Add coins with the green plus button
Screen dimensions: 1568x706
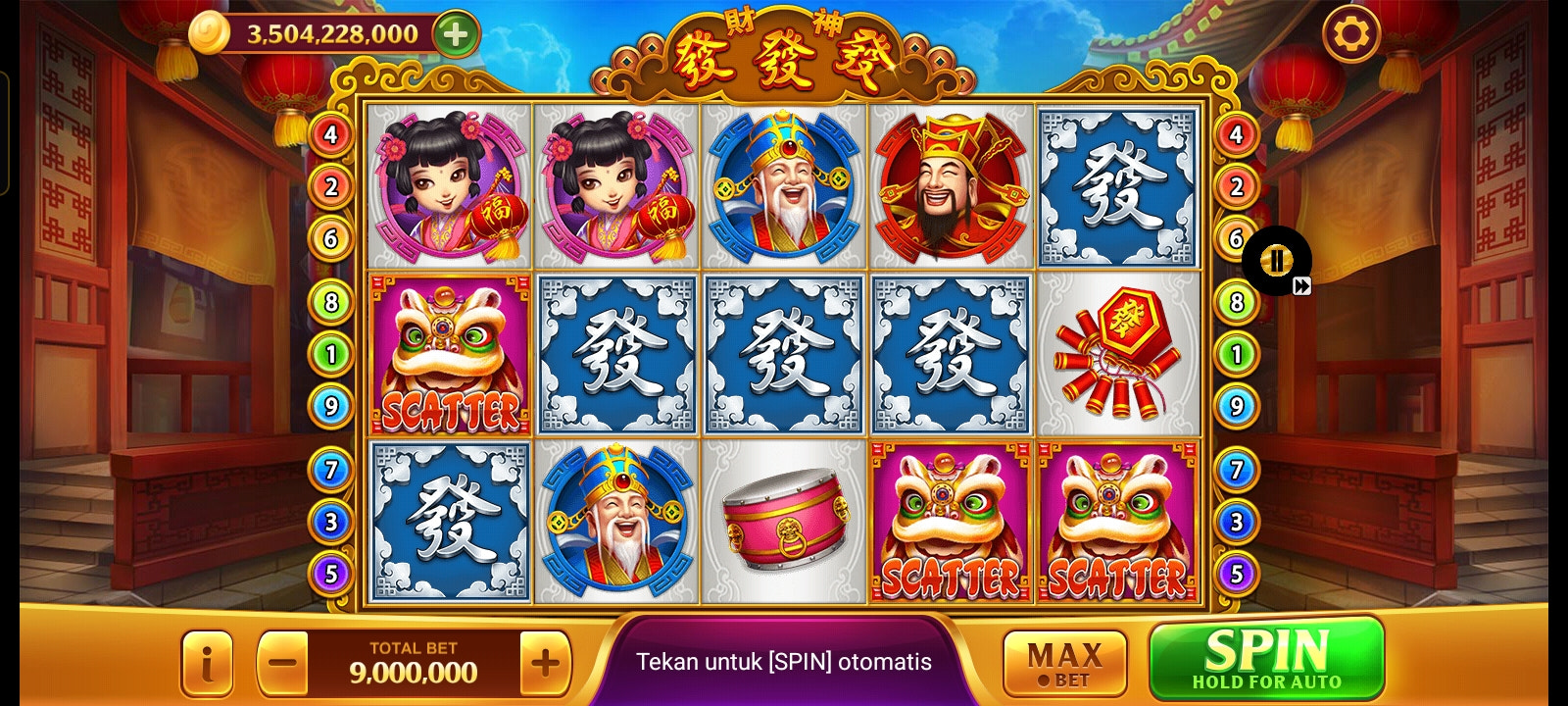click(456, 34)
